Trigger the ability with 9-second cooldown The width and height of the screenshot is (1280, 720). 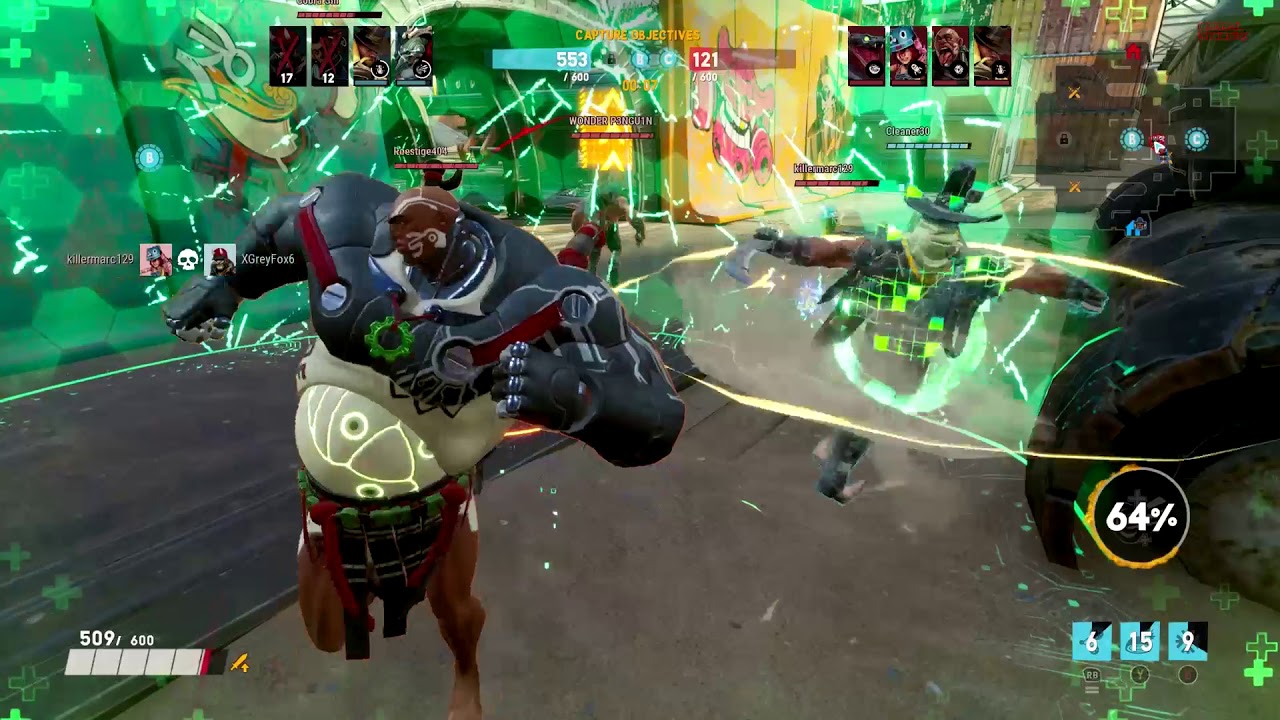pyautogui.click(x=1188, y=642)
